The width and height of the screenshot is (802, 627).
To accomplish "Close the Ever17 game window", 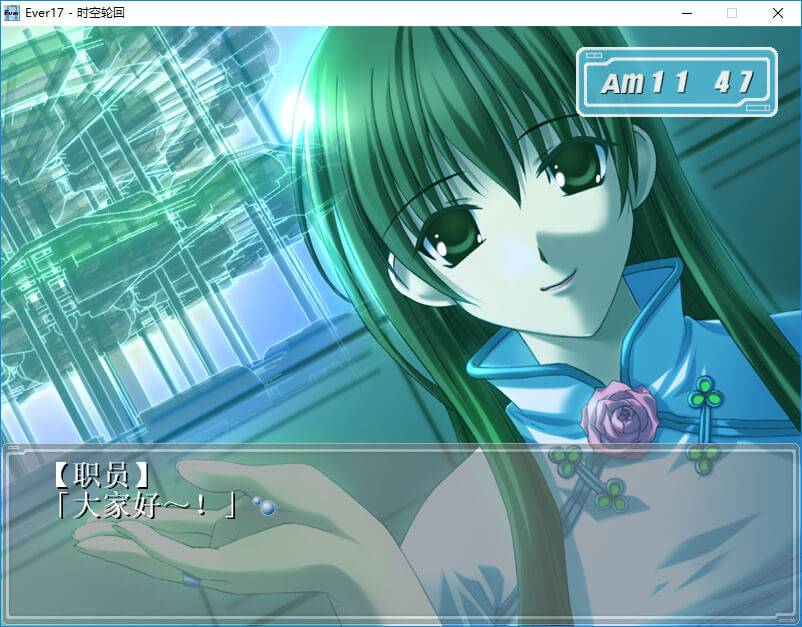I will pyautogui.click(x=777, y=13).
